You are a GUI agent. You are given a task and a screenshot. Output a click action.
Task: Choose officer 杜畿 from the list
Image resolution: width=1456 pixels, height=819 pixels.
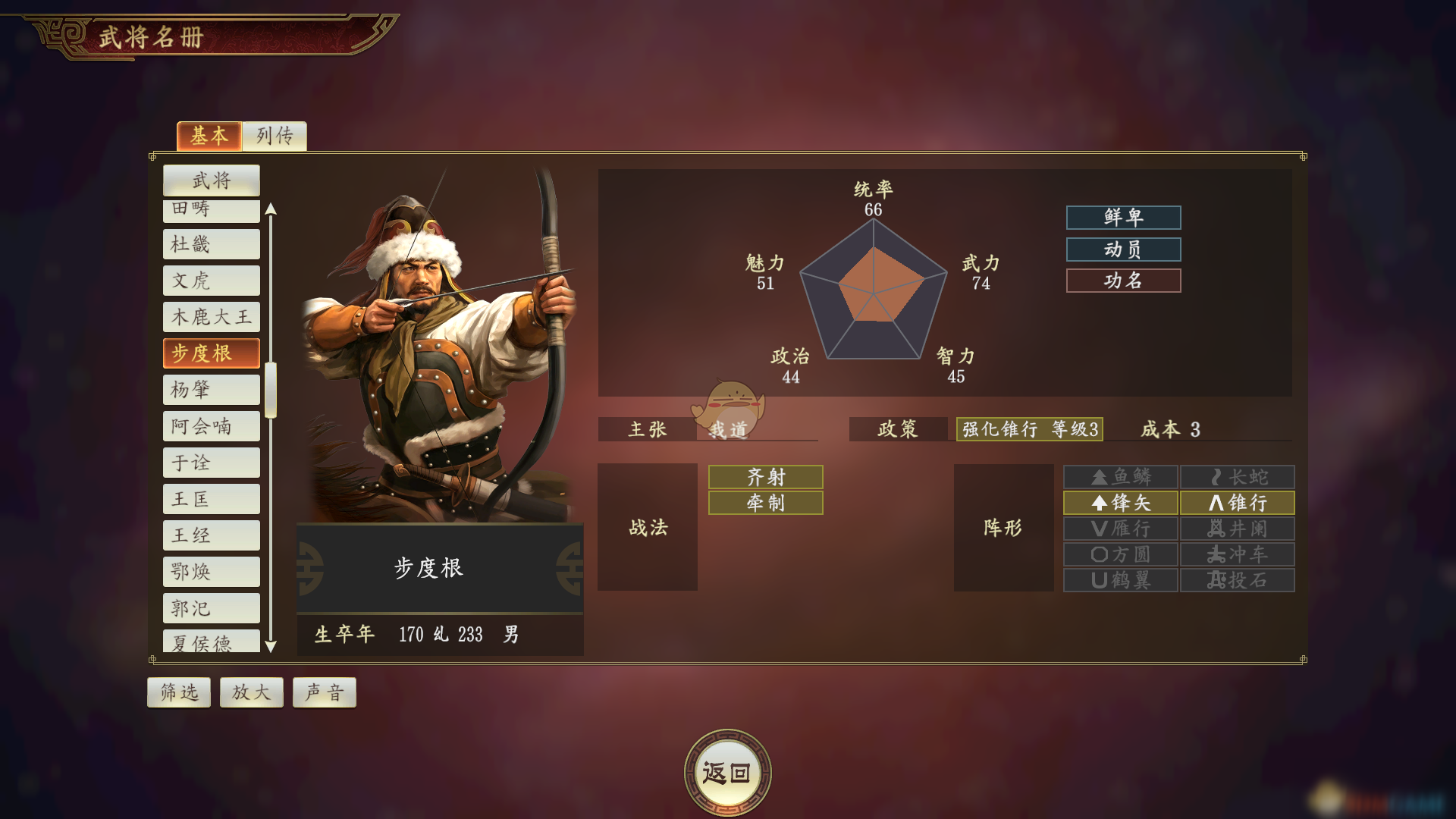tap(211, 244)
